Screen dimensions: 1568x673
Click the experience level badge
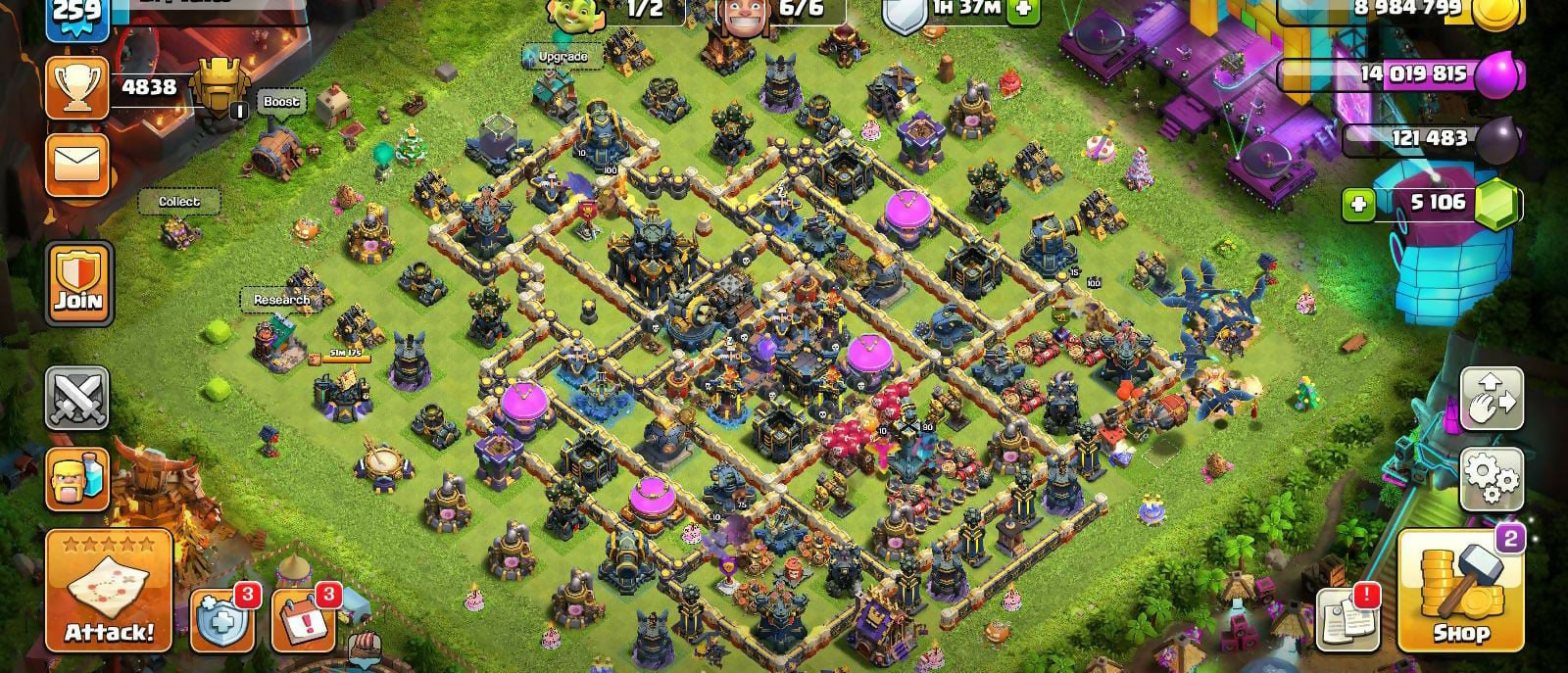(x=76, y=14)
